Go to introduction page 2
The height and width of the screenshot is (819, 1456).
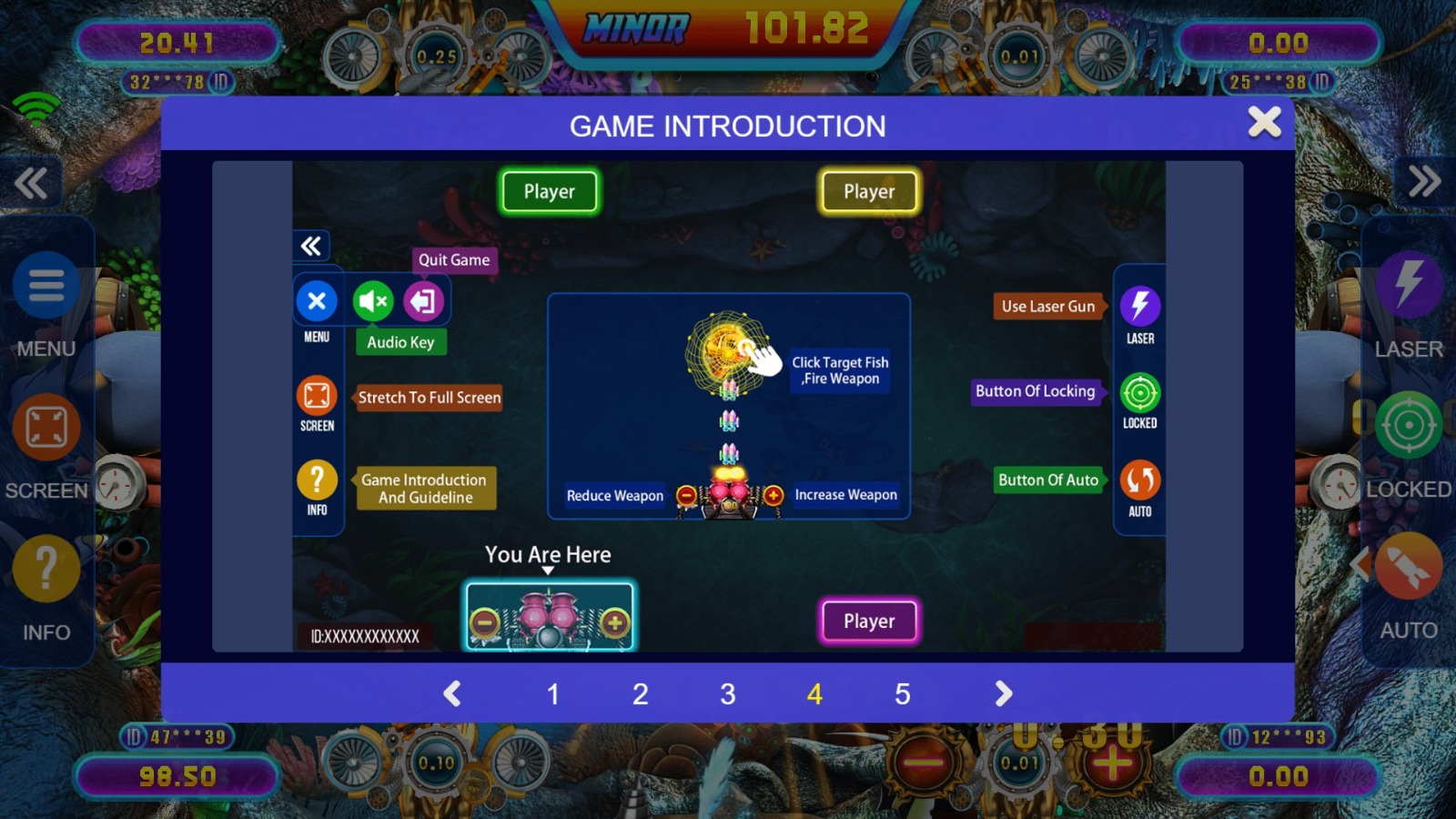tap(640, 694)
